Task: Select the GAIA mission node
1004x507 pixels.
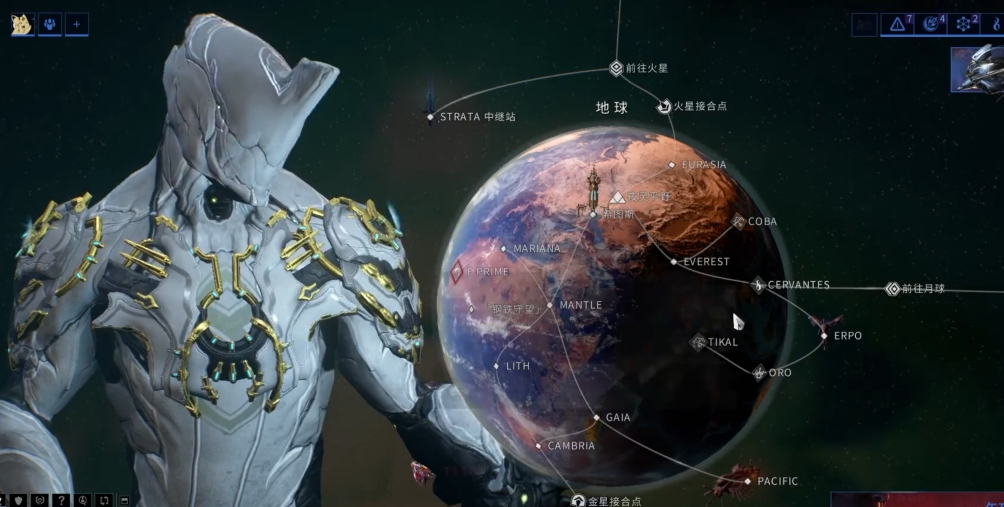Action: (597, 417)
